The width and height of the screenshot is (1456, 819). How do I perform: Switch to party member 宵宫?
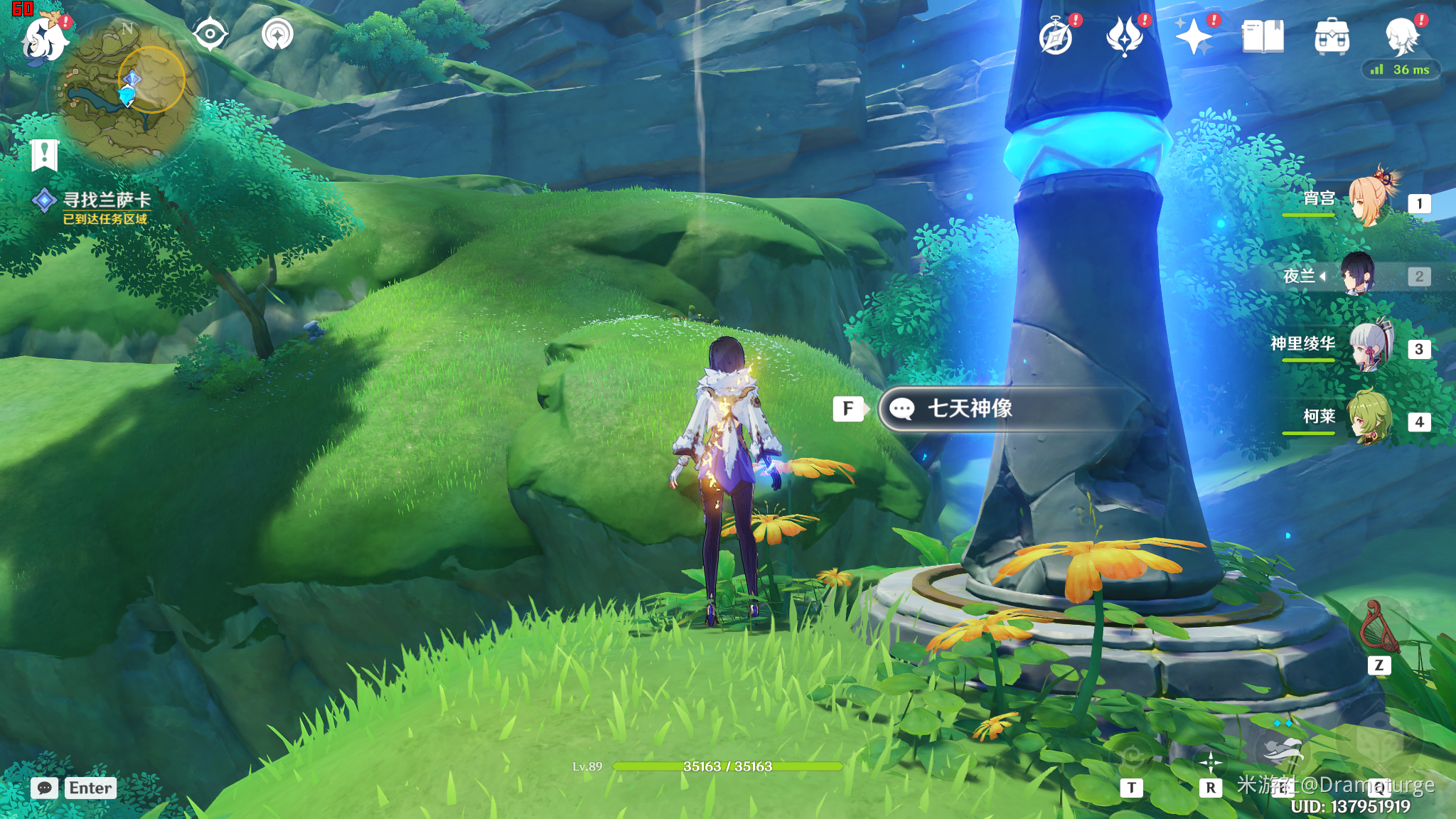pyautogui.click(x=1370, y=200)
